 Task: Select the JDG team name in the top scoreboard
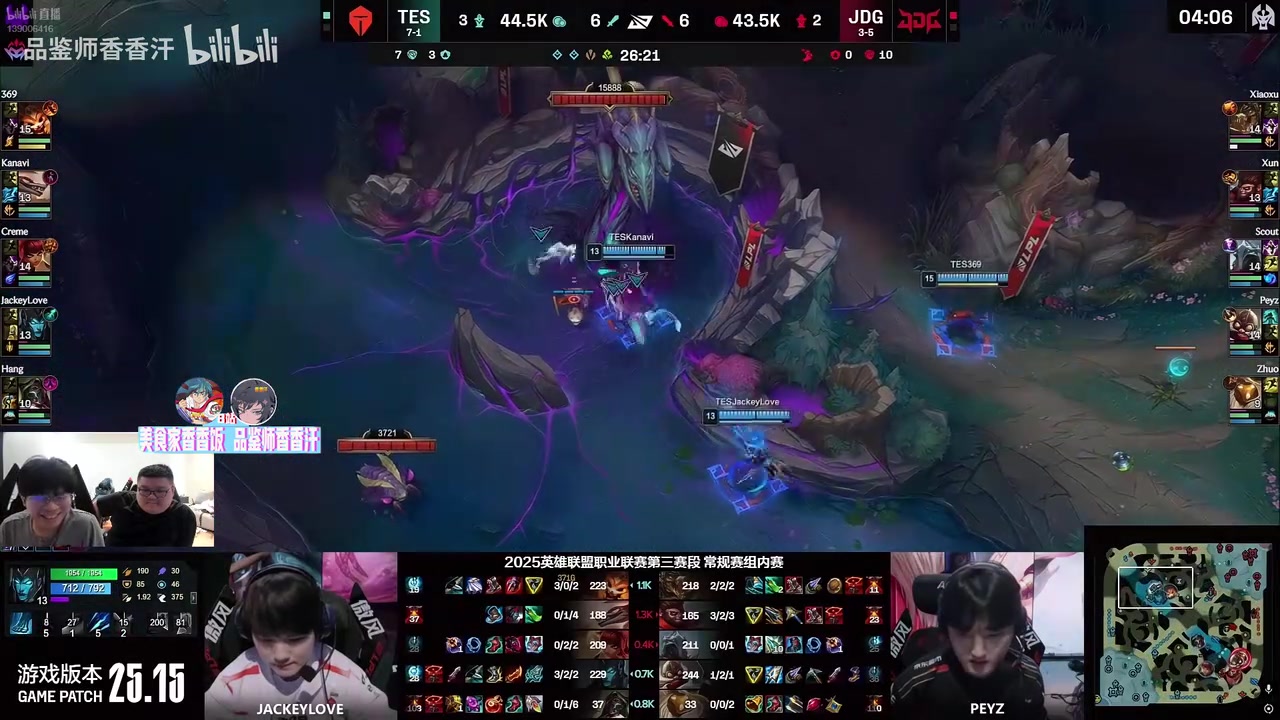(865, 17)
